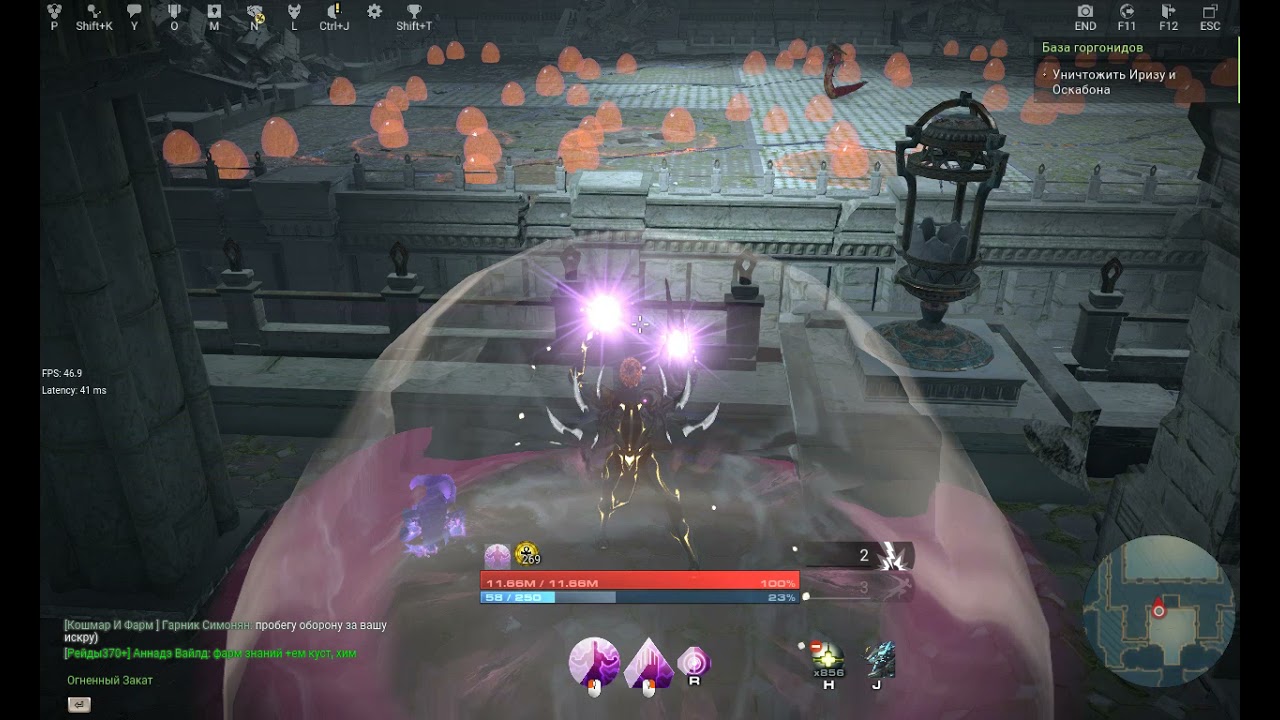Open the portrait card icon
The image size is (1280, 720).
point(214,12)
